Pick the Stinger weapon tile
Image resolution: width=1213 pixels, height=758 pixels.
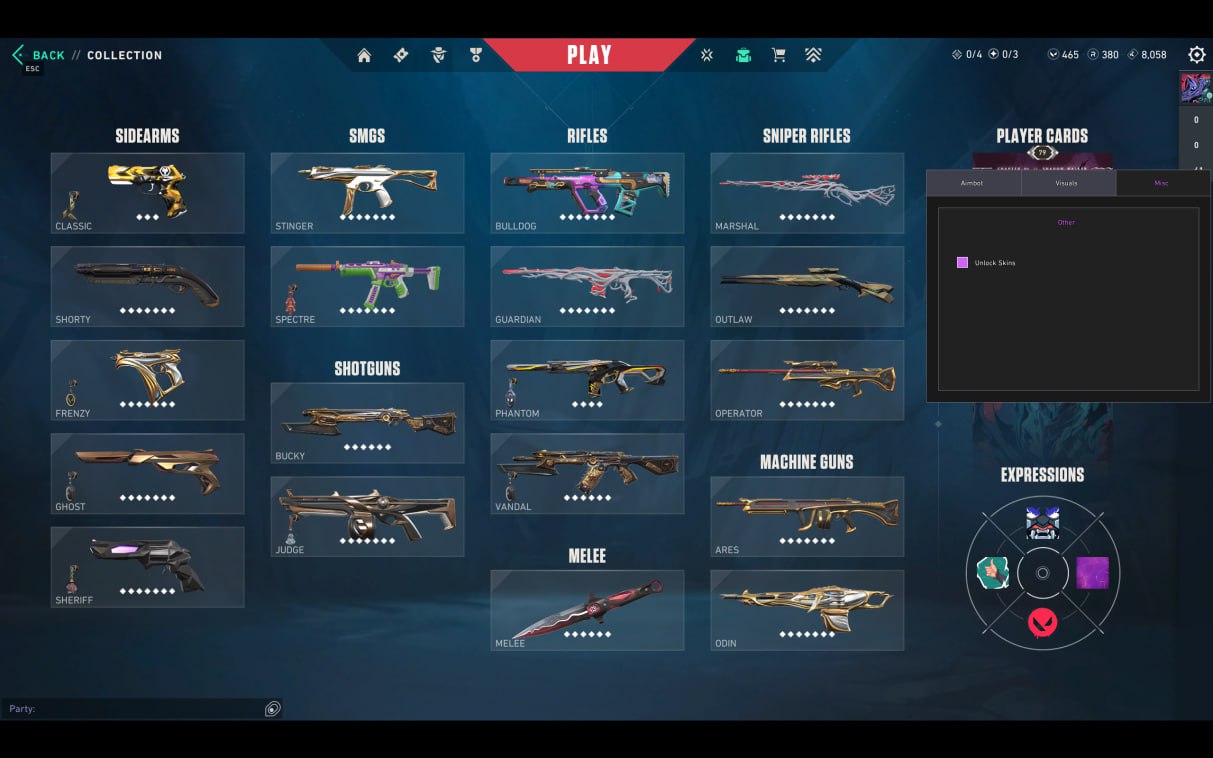(x=367, y=193)
